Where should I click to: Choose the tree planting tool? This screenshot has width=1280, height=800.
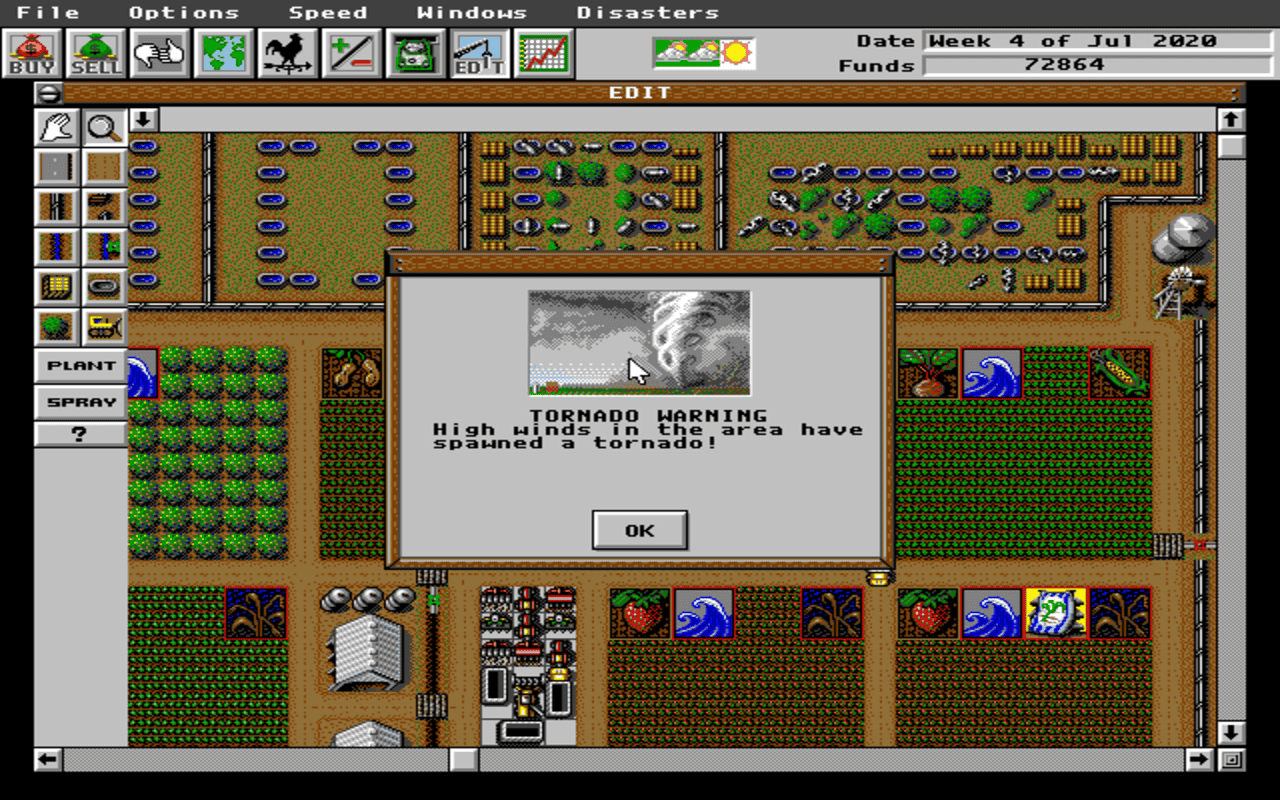click(x=56, y=326)
